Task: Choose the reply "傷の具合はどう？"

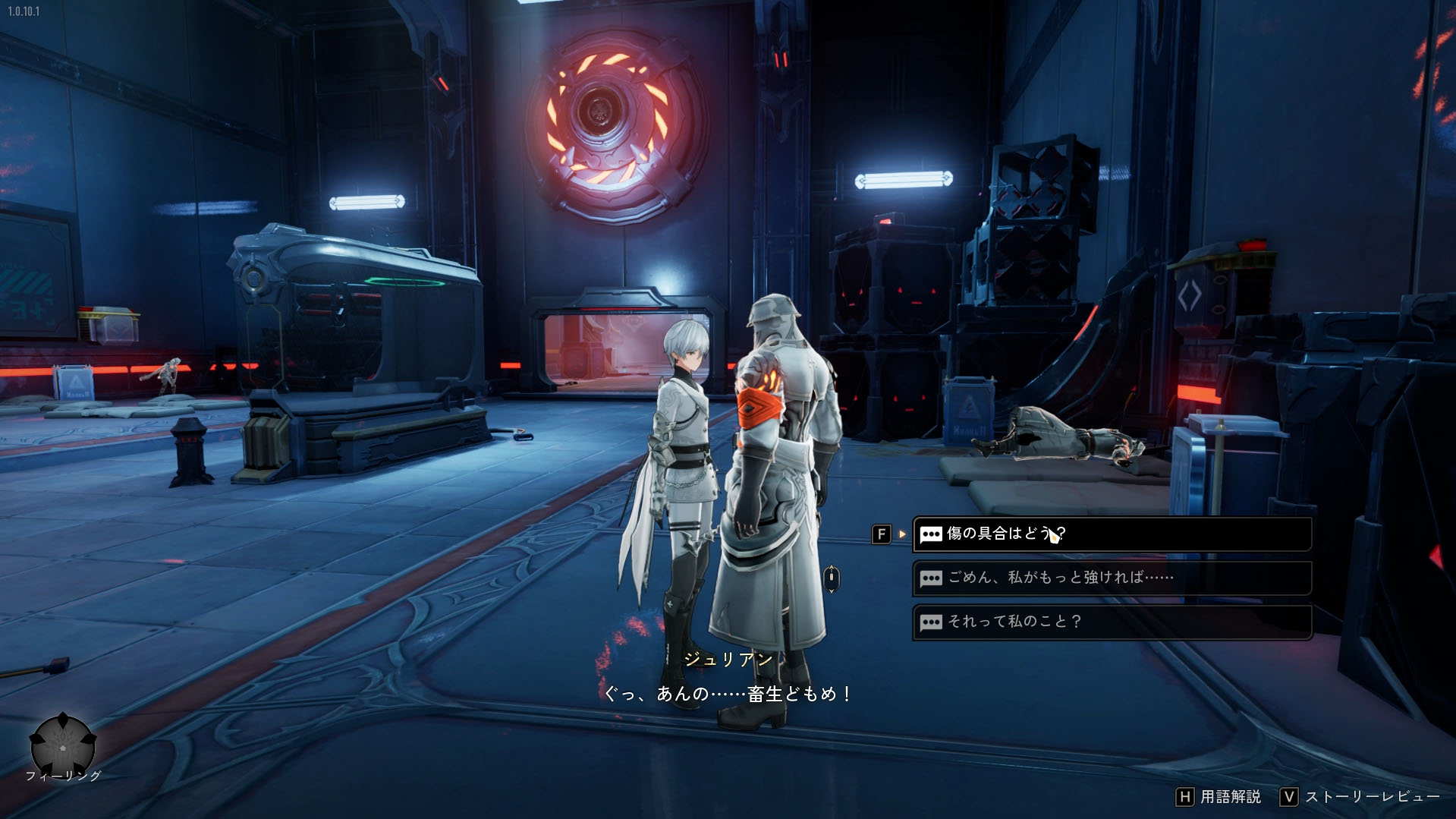Action: click(1111, 534)
